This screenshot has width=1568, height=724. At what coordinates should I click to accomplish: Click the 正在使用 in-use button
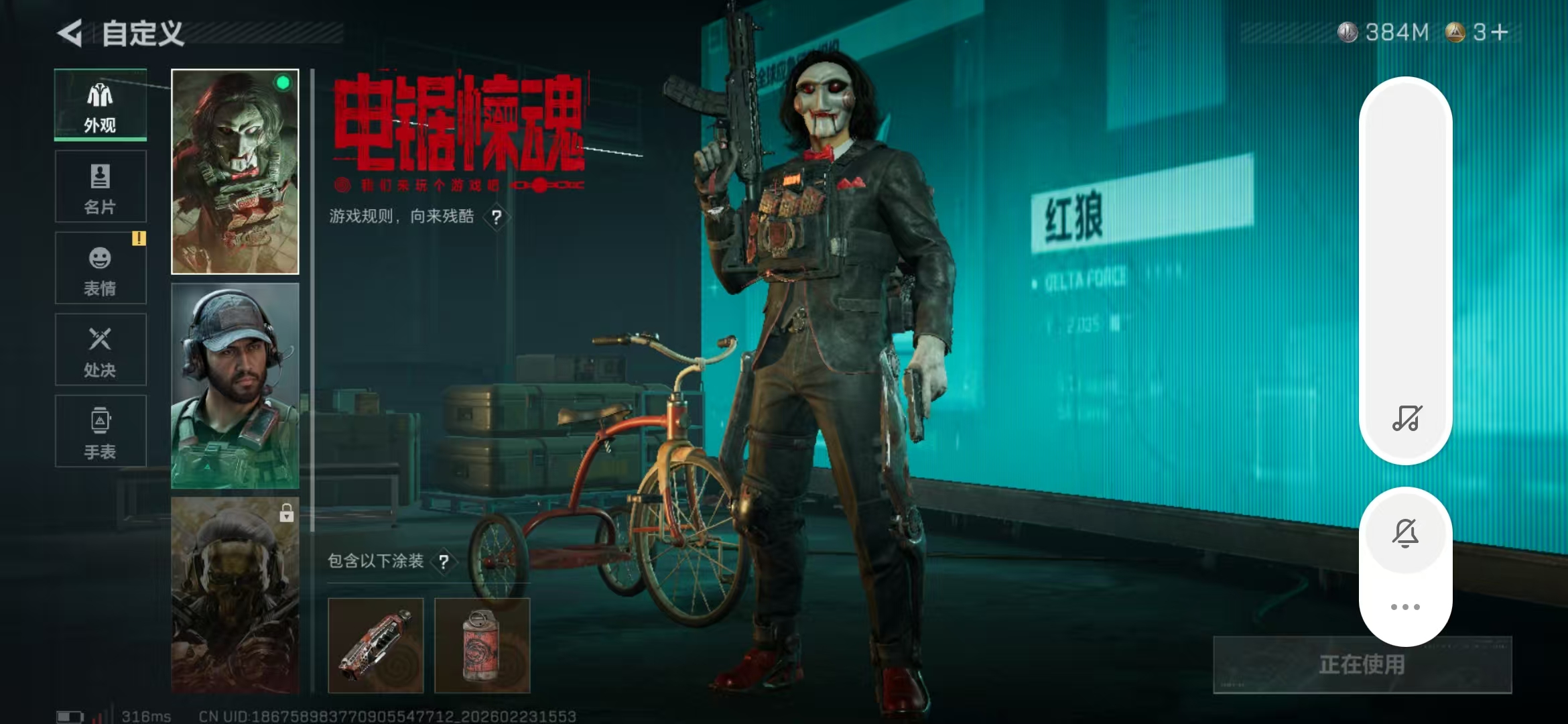[x=1362, y=664]
